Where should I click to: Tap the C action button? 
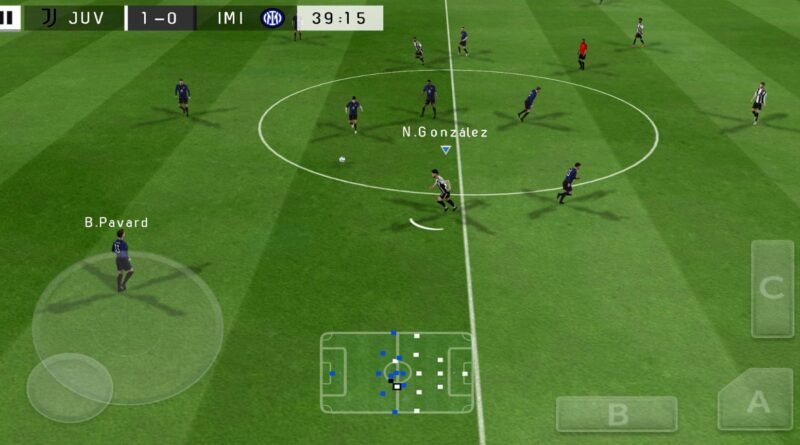771,289
